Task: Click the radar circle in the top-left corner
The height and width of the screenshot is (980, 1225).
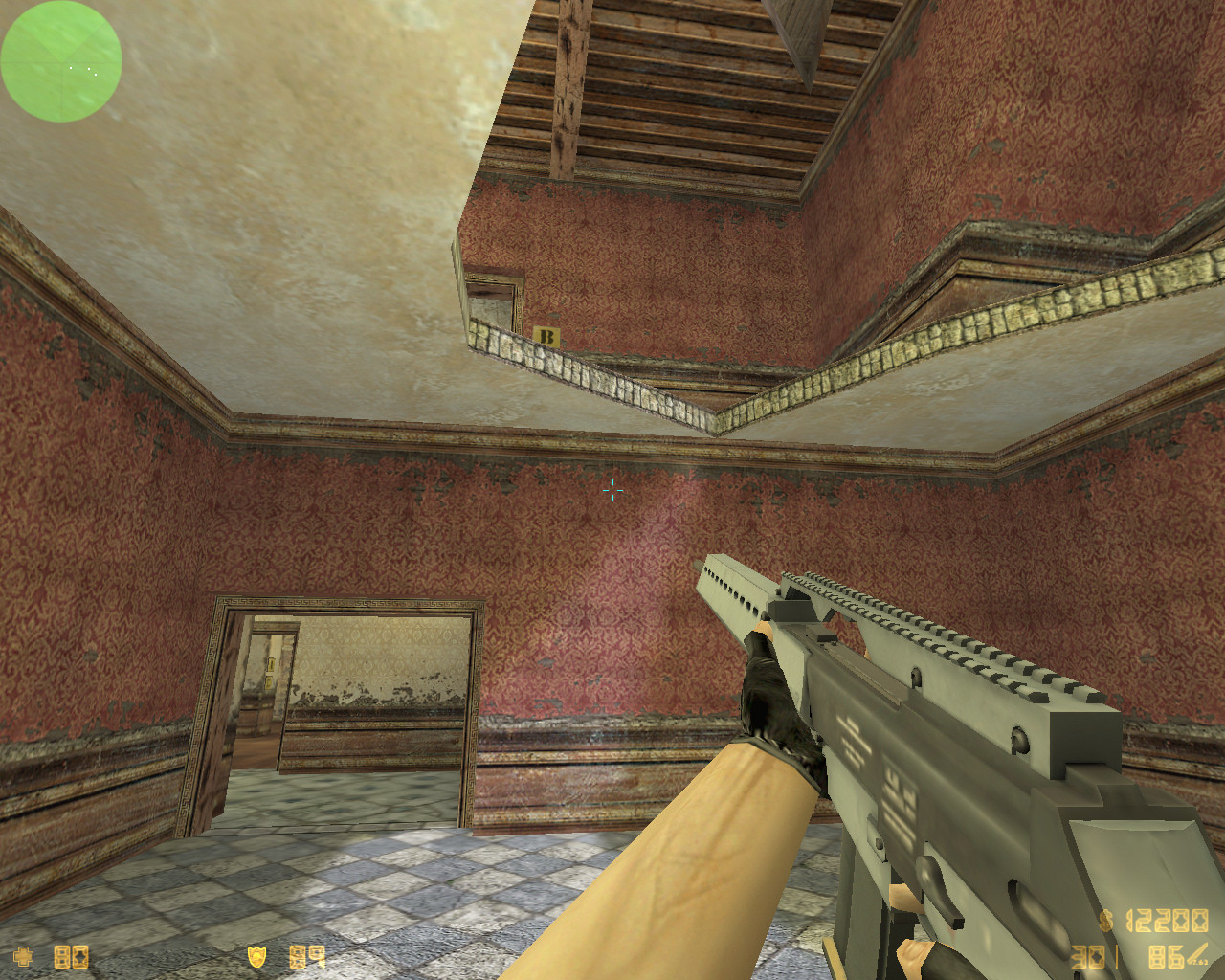Action: coord(60,62)
